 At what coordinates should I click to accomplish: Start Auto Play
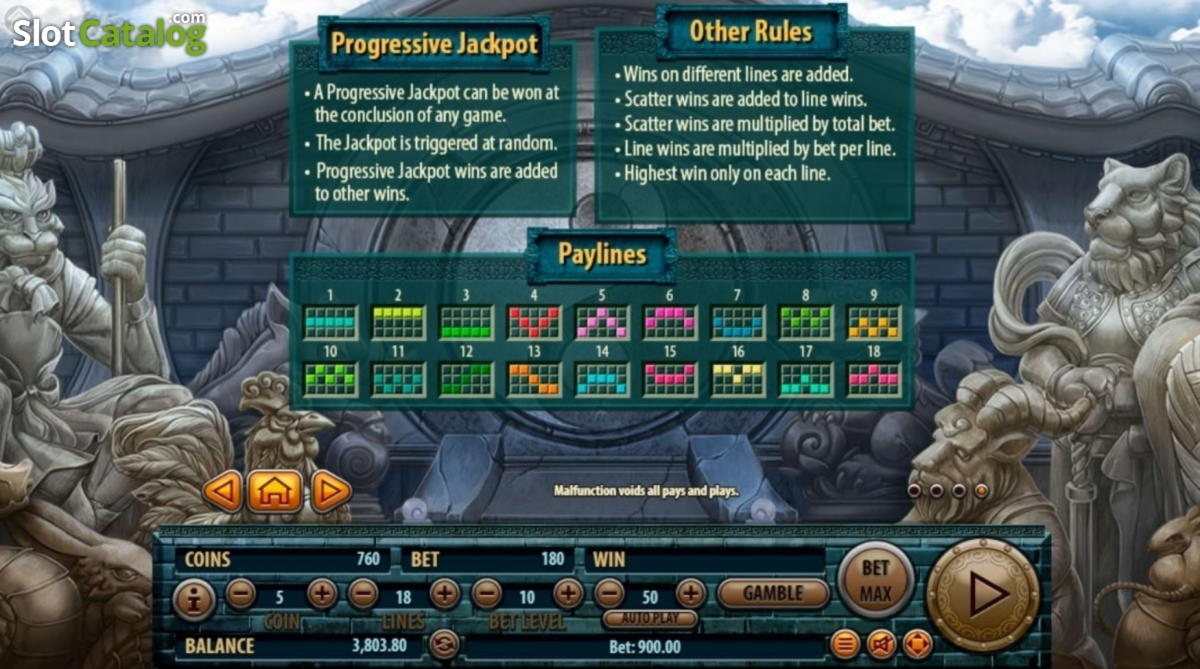[x=649, y=619]
